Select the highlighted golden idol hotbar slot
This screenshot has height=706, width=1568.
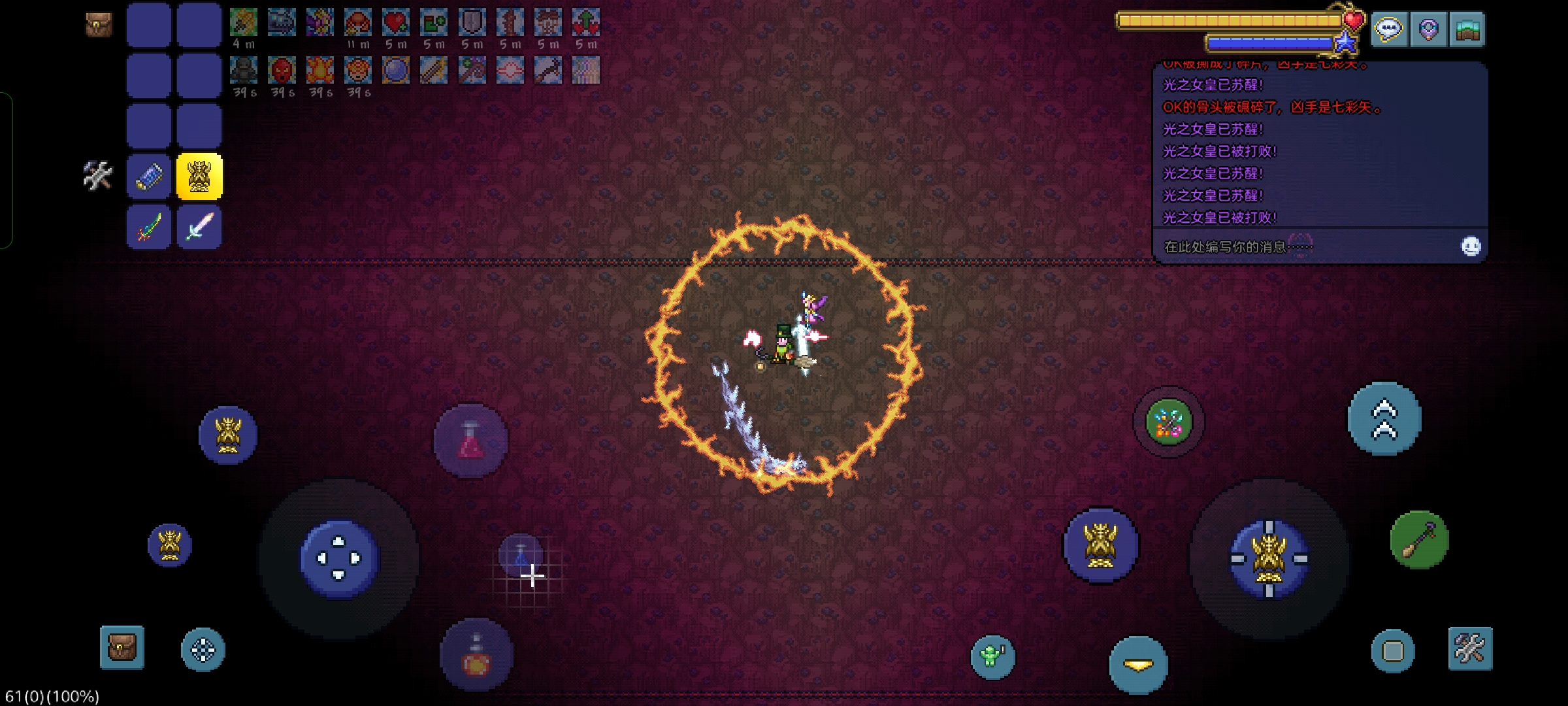199,176
